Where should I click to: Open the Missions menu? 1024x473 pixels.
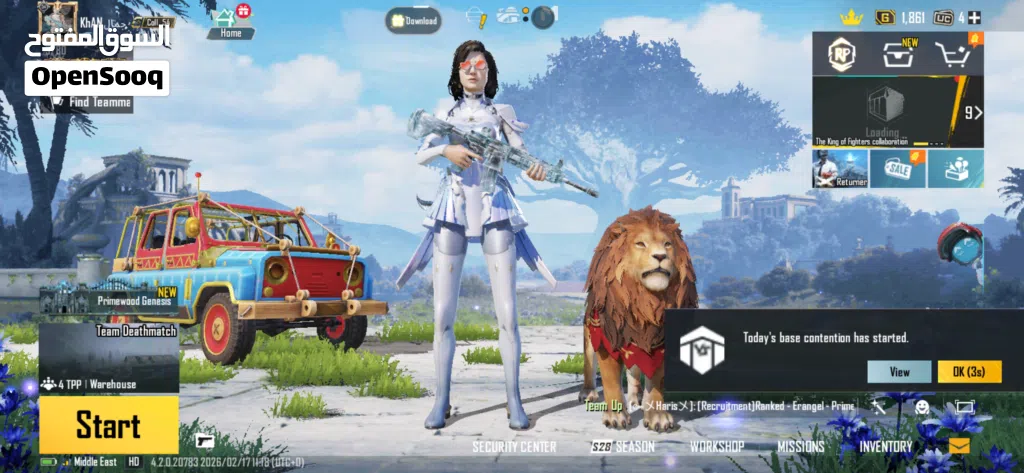click(801, 447)
